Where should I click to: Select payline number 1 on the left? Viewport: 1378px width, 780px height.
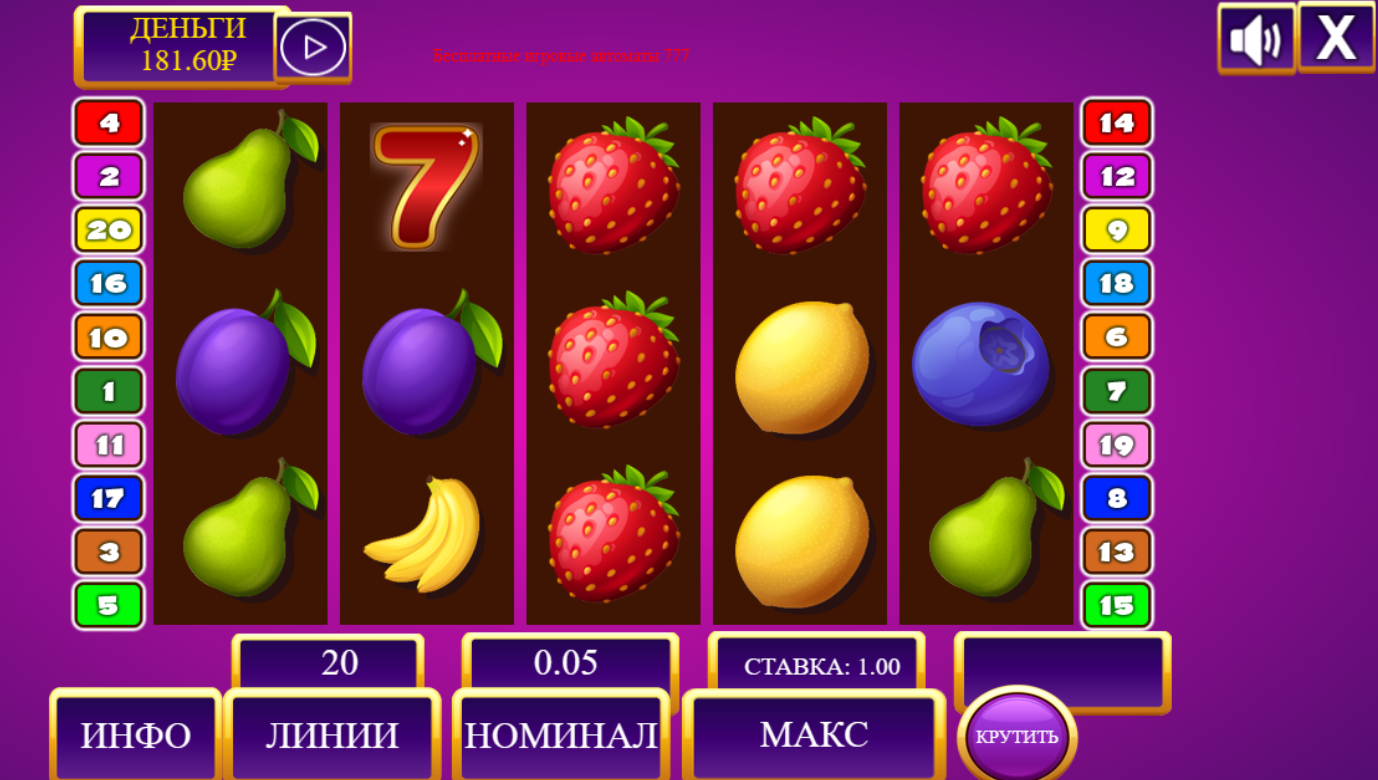tap(107, 390)
